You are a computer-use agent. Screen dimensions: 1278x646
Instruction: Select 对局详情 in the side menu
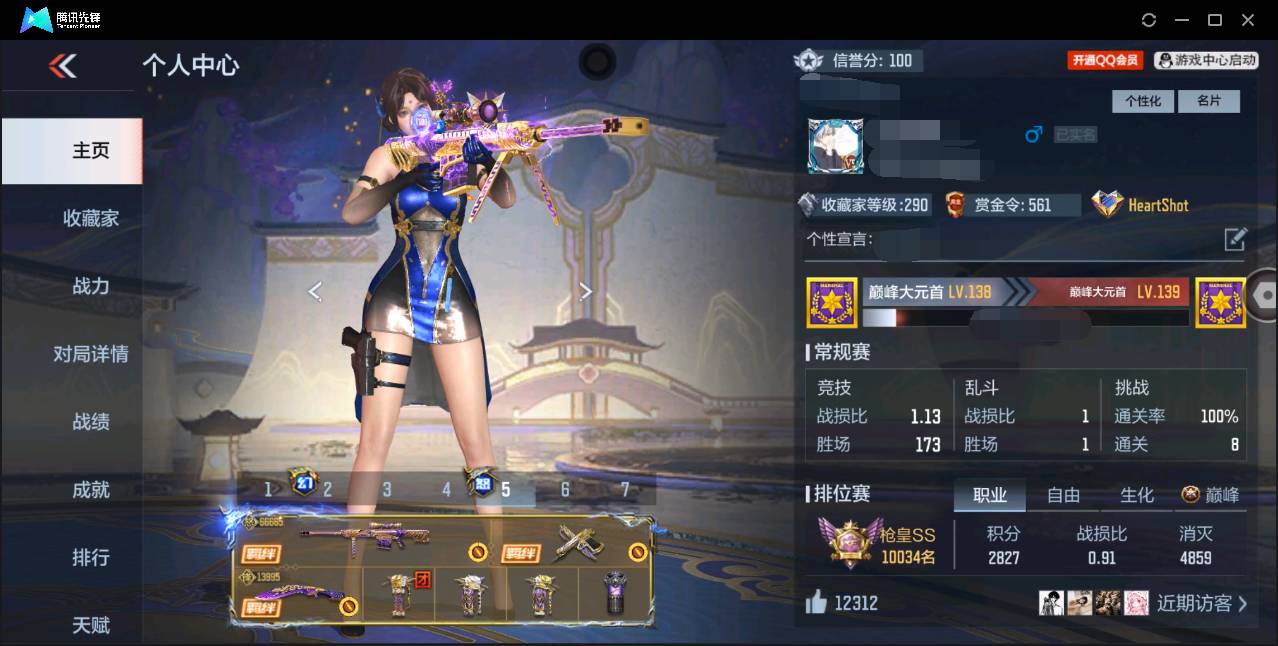pyautogui.click(x=90, y=354)
